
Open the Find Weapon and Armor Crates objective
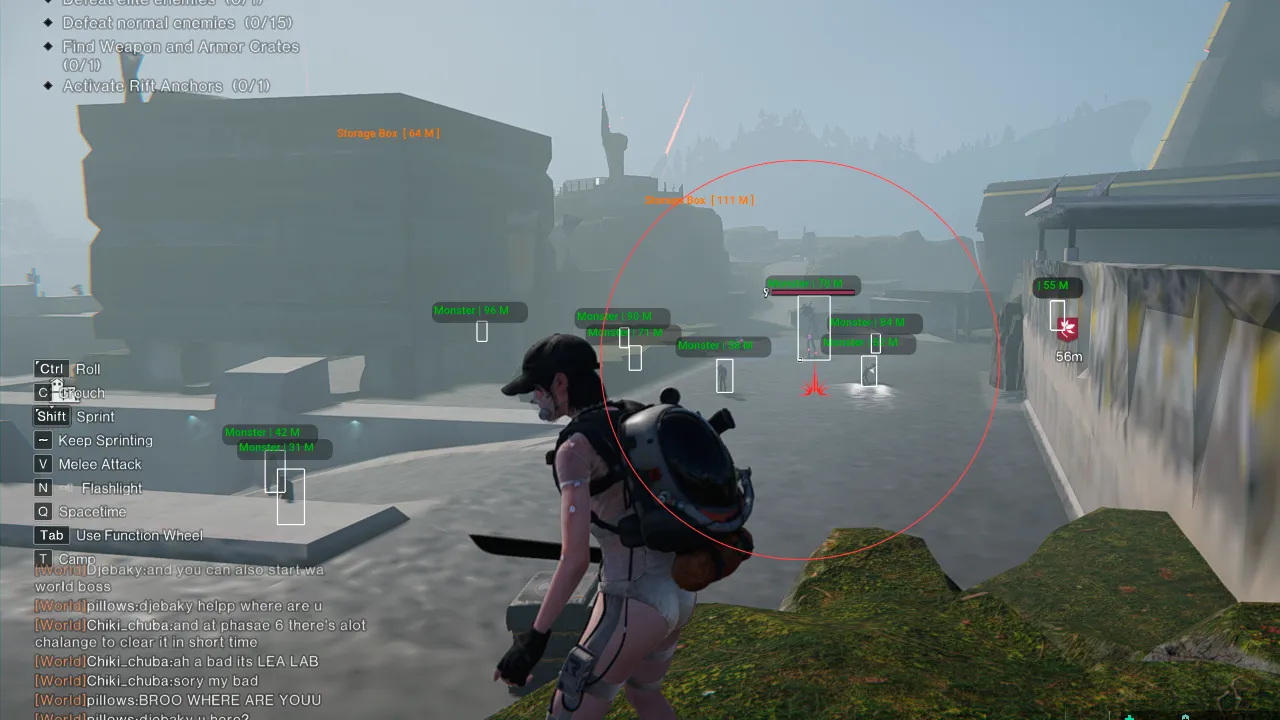[x=180, y=47]
